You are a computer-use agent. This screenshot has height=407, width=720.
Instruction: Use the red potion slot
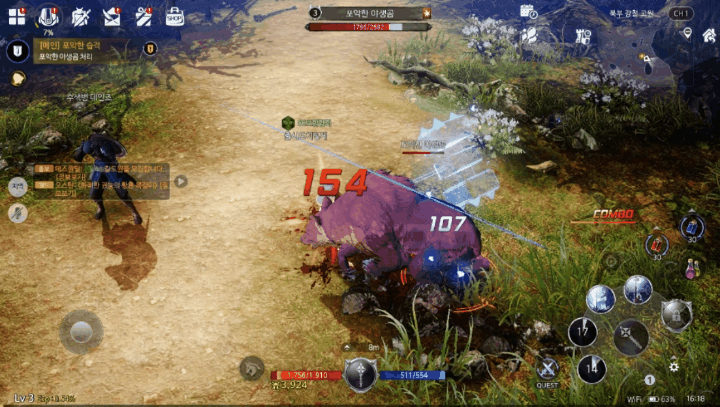[655, 243]
